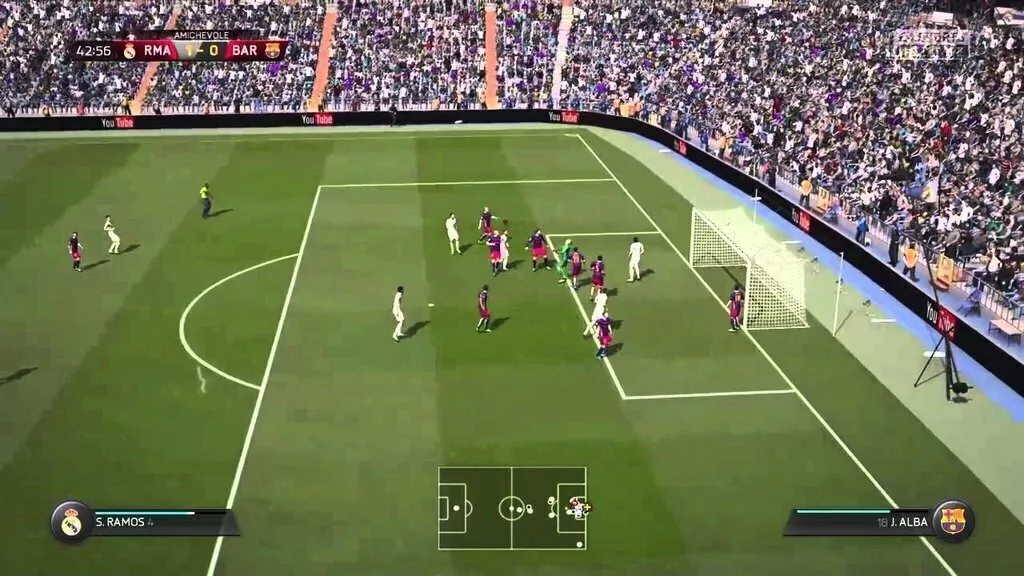Select the S. Ramos player name panel

[x=160, y=522]
